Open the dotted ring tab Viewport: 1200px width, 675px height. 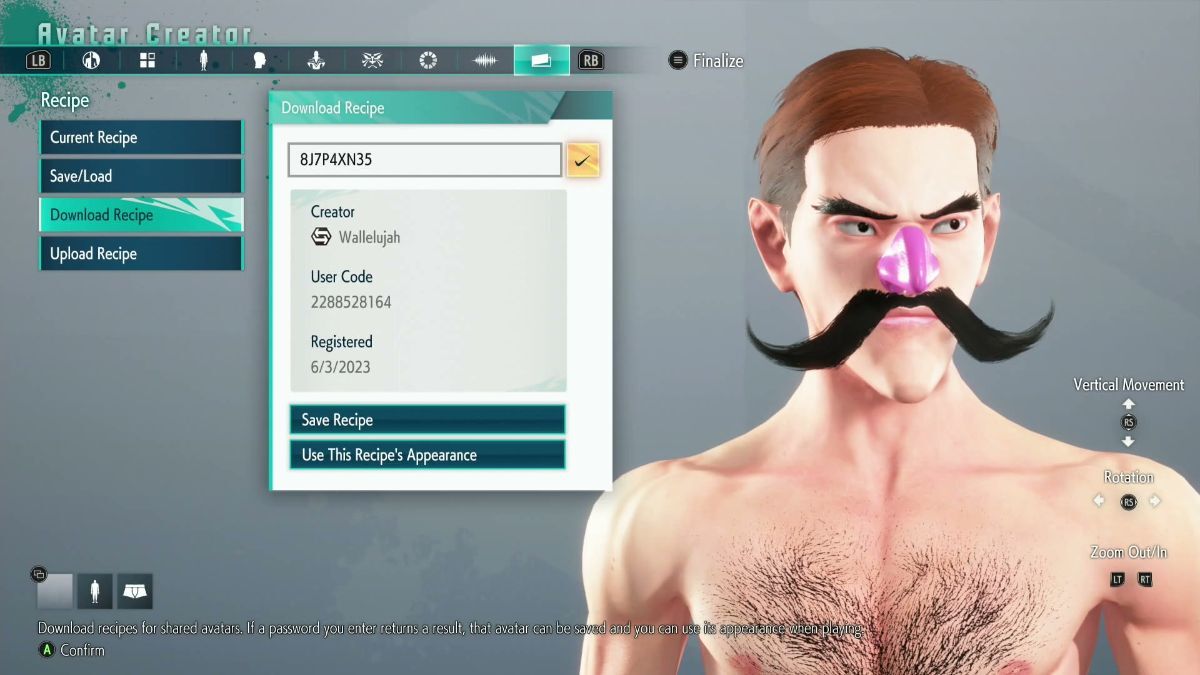pos(428,61)
